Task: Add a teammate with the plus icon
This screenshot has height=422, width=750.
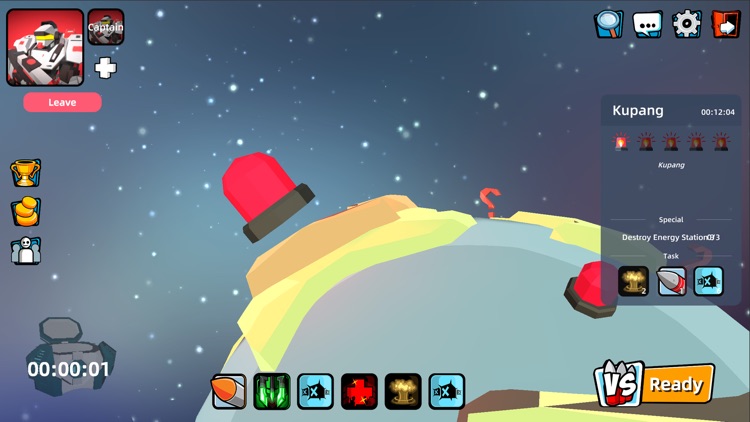Action: [105, 67]
